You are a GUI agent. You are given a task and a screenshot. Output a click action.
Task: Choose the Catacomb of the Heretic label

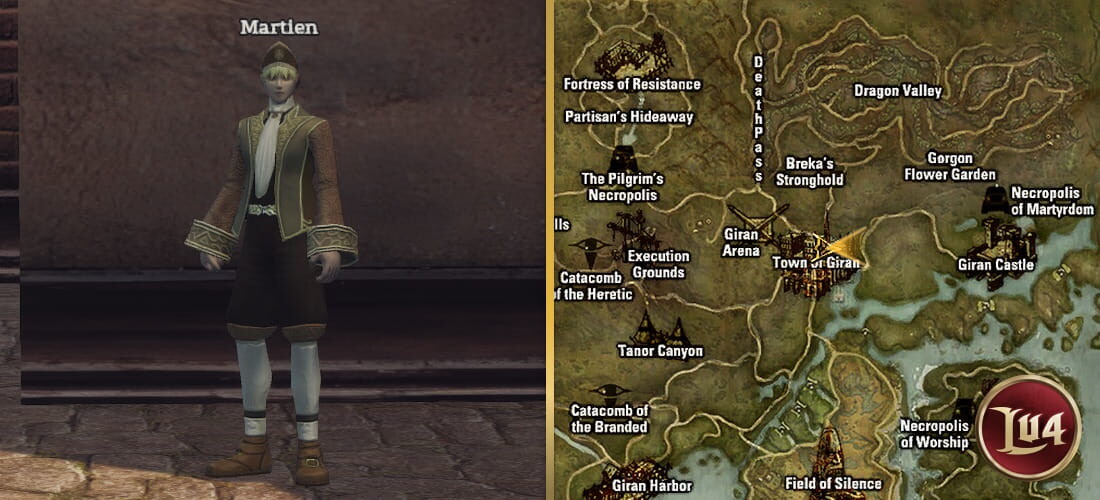click(595, 286)
